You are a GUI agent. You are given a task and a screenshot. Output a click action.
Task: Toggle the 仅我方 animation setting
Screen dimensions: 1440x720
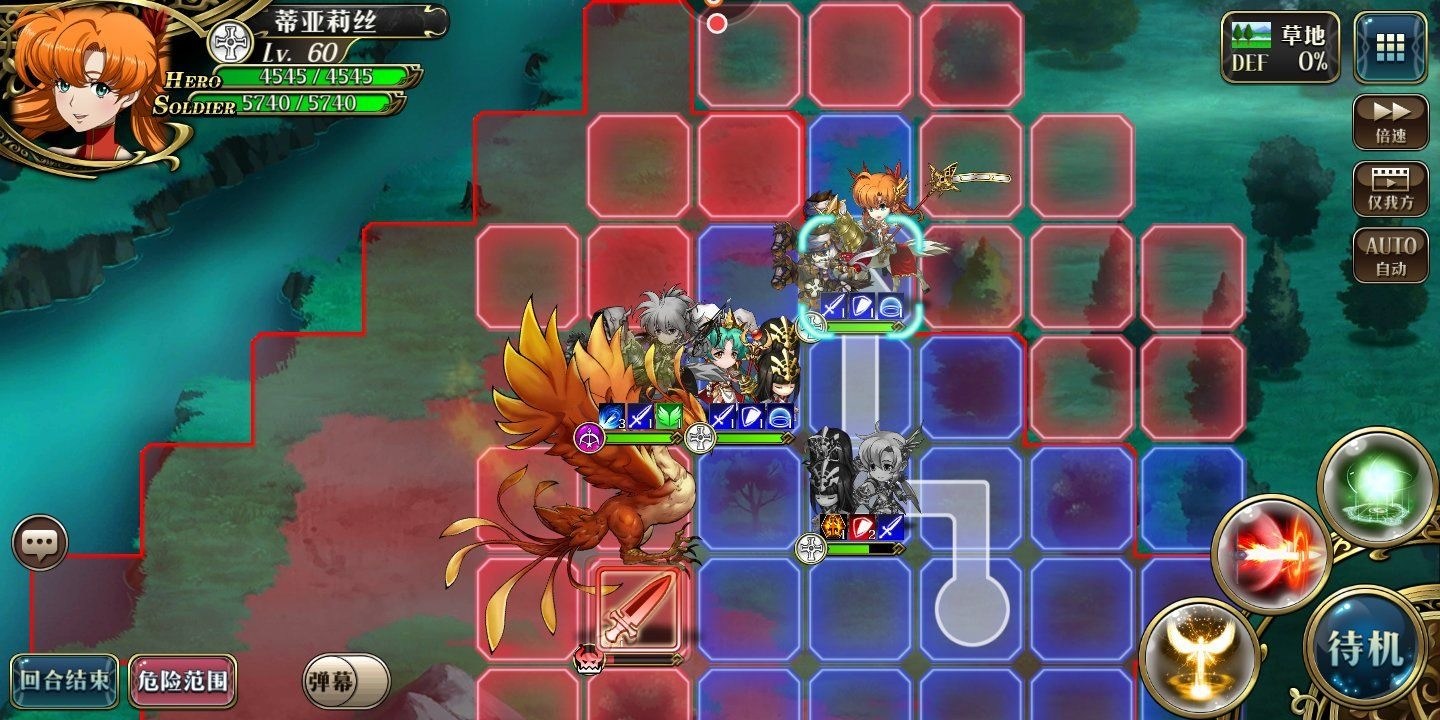point(1390,189)
